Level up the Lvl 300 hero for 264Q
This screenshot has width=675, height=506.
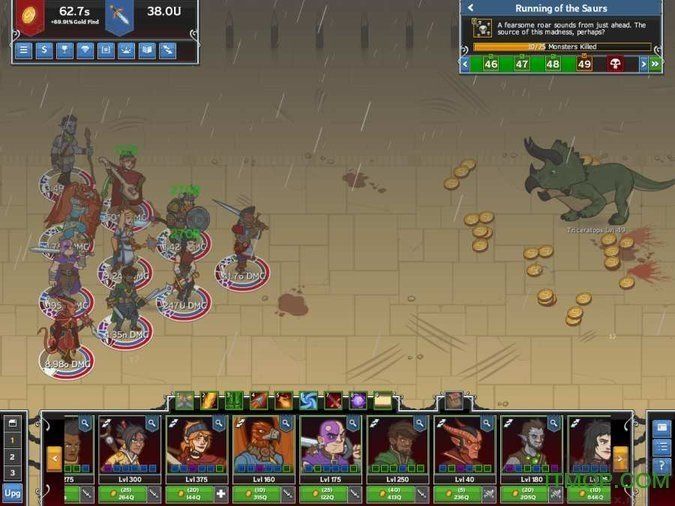(x=127, y=493)
